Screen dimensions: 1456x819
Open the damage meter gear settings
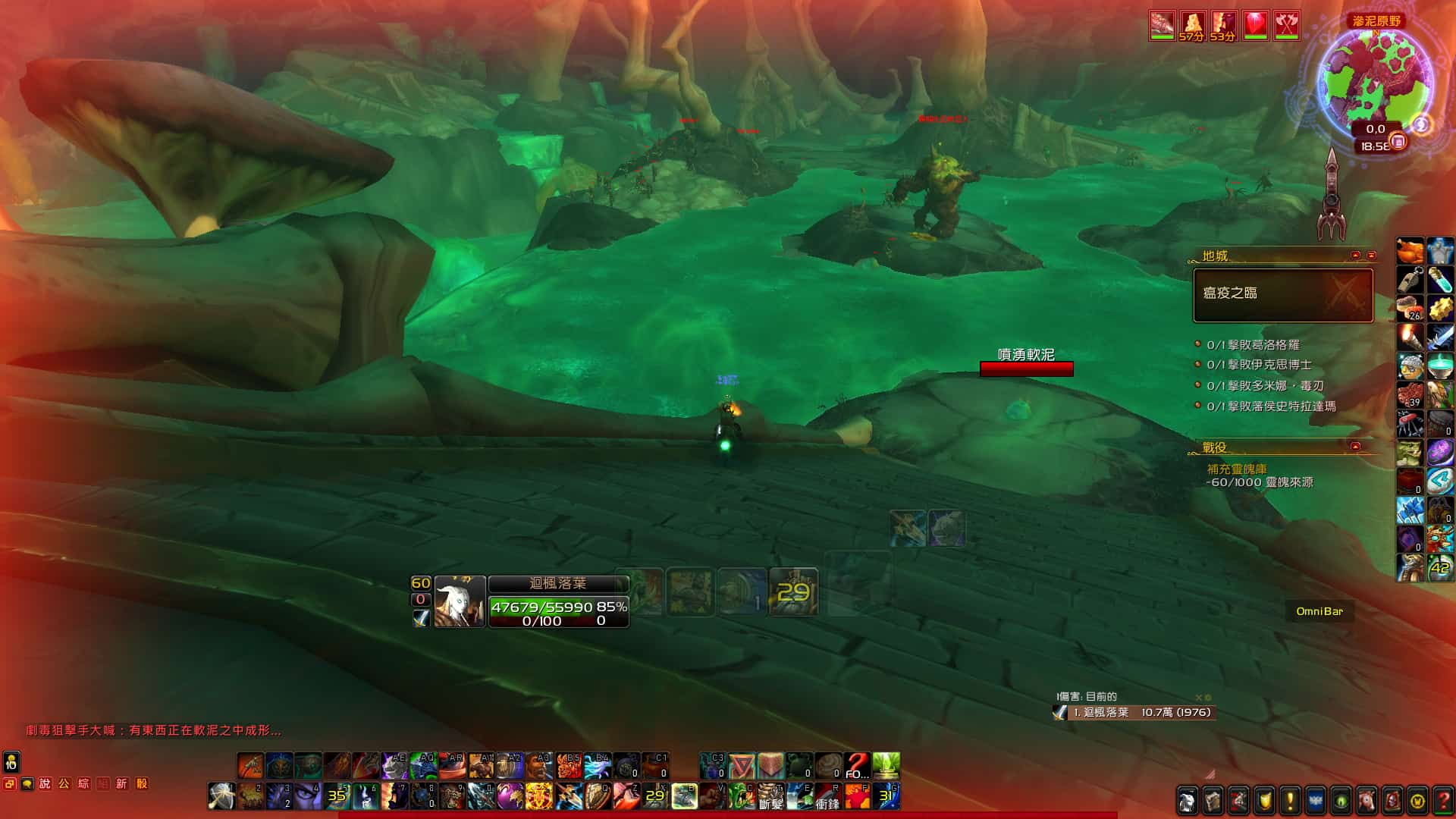pos(1208,698)
